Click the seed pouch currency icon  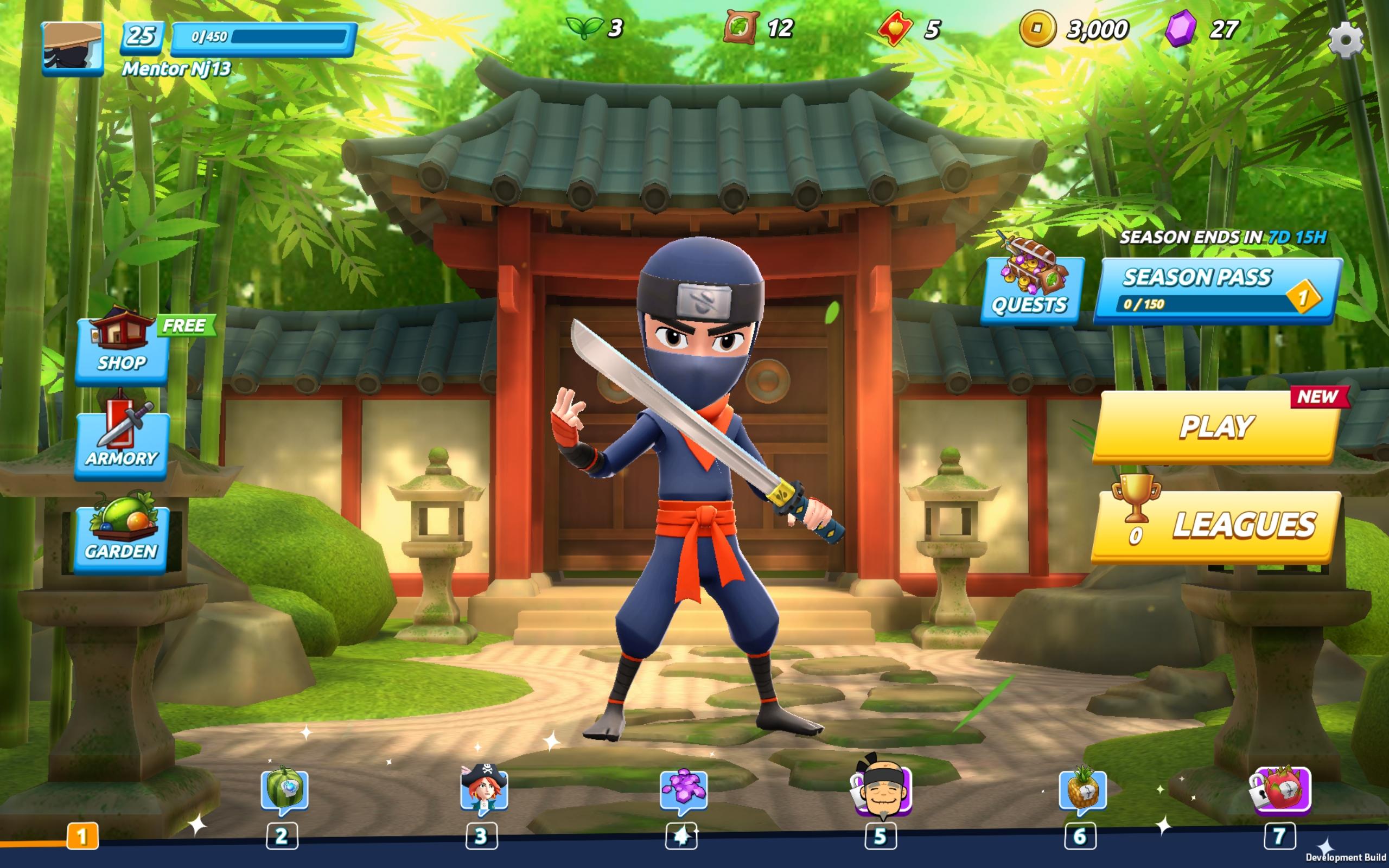(741, 27)
